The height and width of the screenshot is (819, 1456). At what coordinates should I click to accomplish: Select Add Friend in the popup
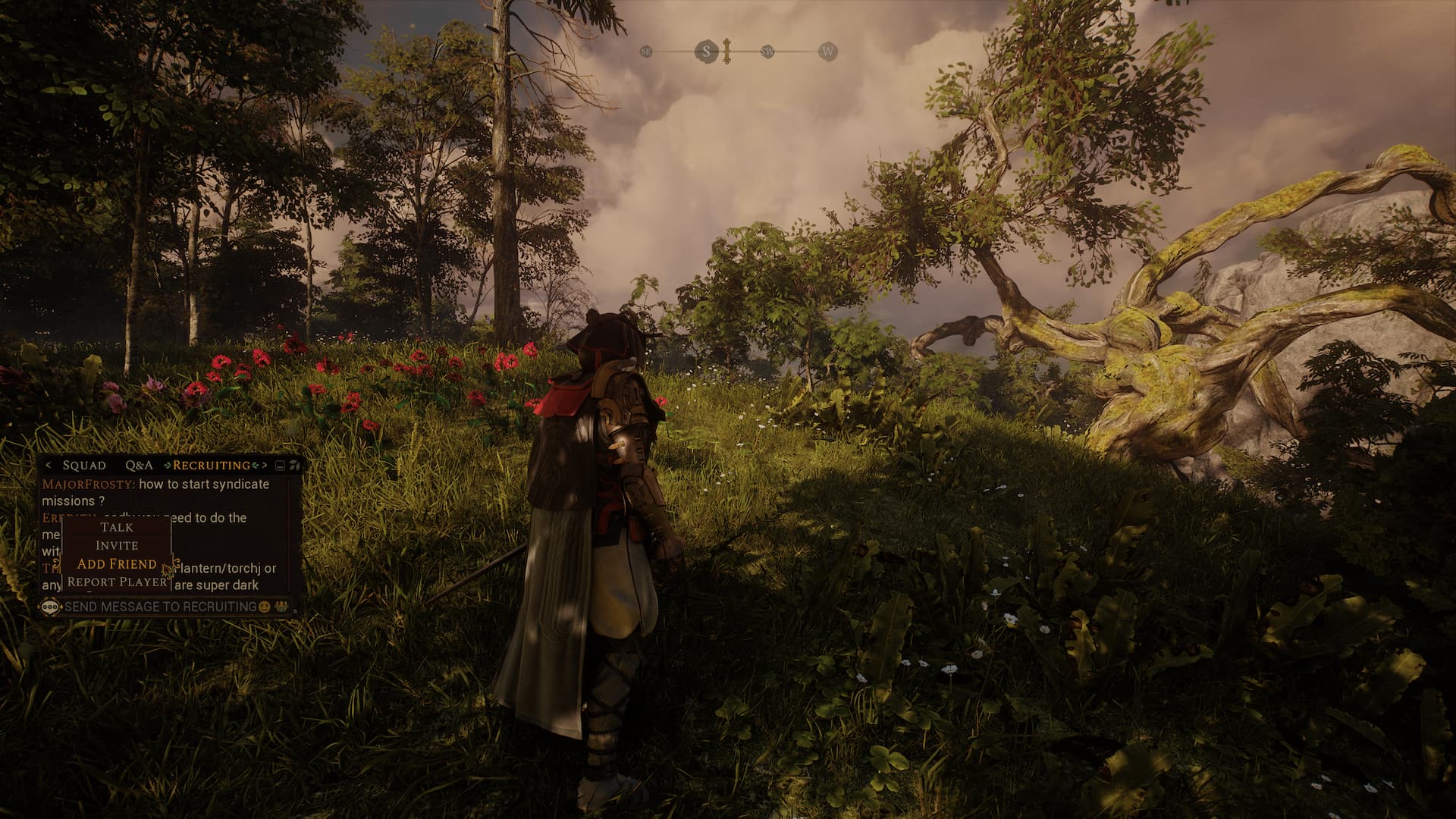click(117, 563)
